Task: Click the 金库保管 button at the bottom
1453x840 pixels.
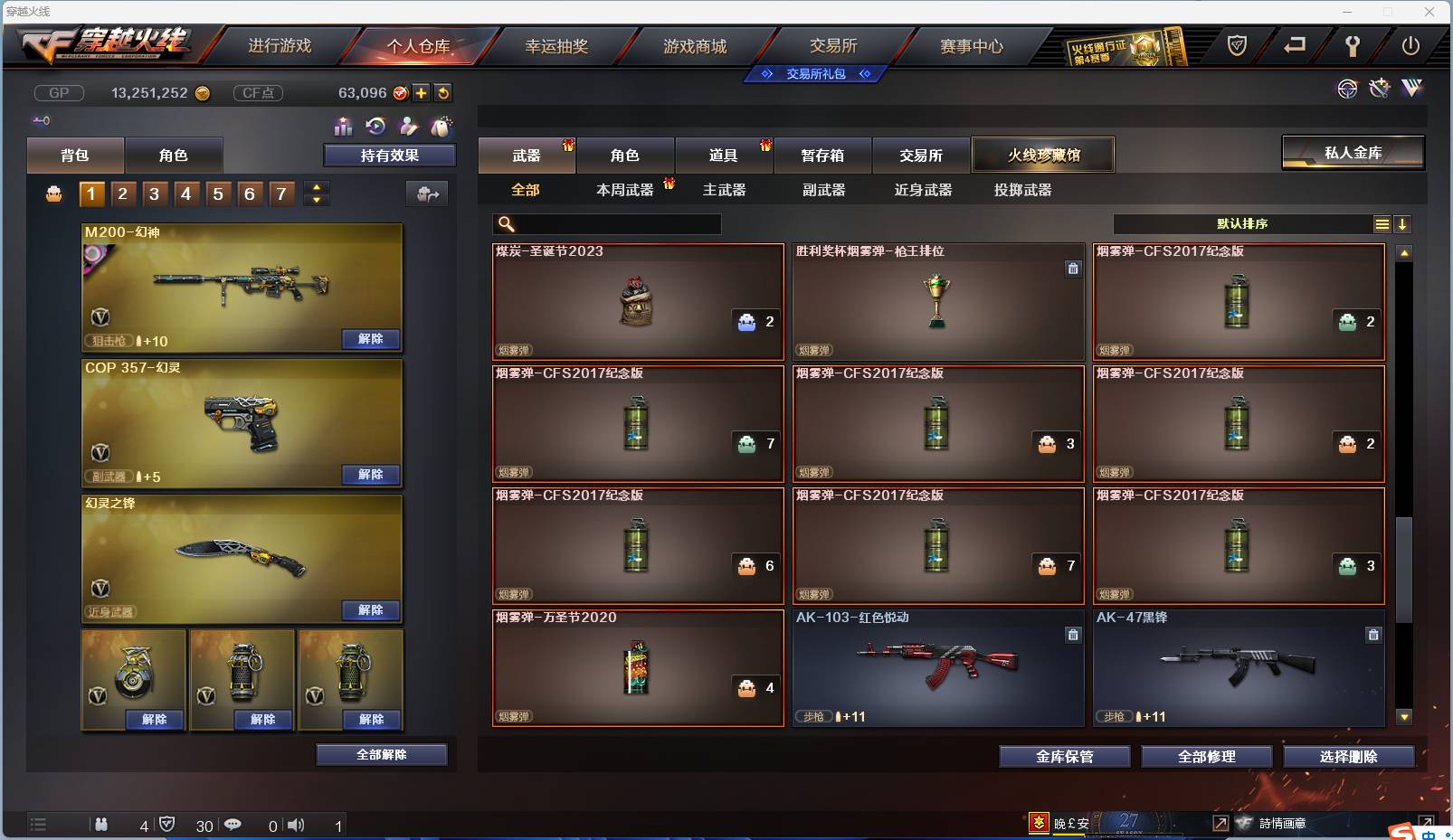Action: pyautogui.click(x=1063, y=757)
